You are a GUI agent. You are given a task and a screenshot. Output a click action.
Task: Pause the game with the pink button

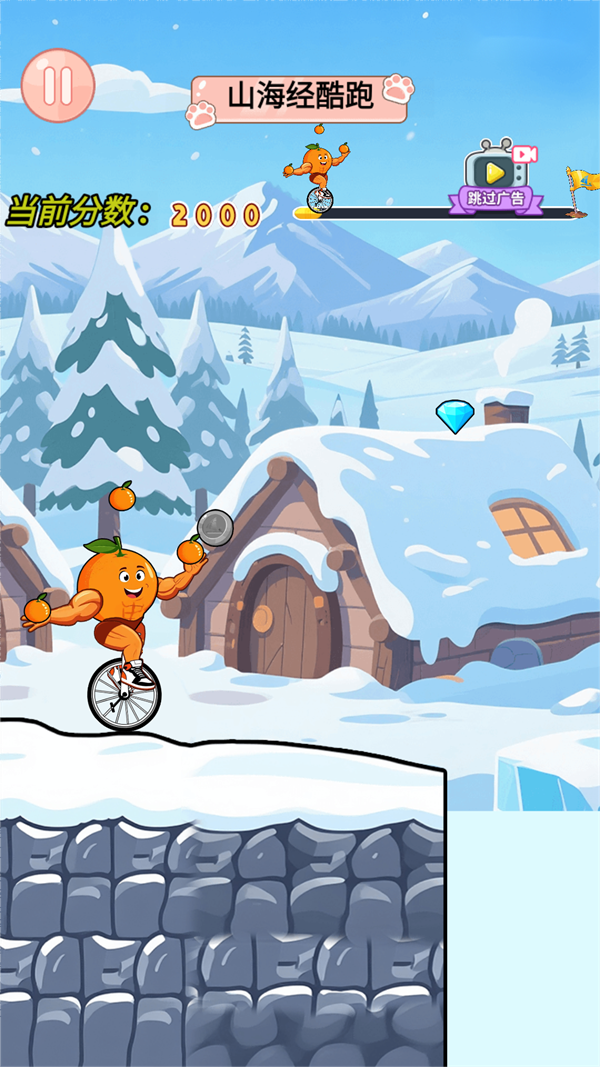58,86
